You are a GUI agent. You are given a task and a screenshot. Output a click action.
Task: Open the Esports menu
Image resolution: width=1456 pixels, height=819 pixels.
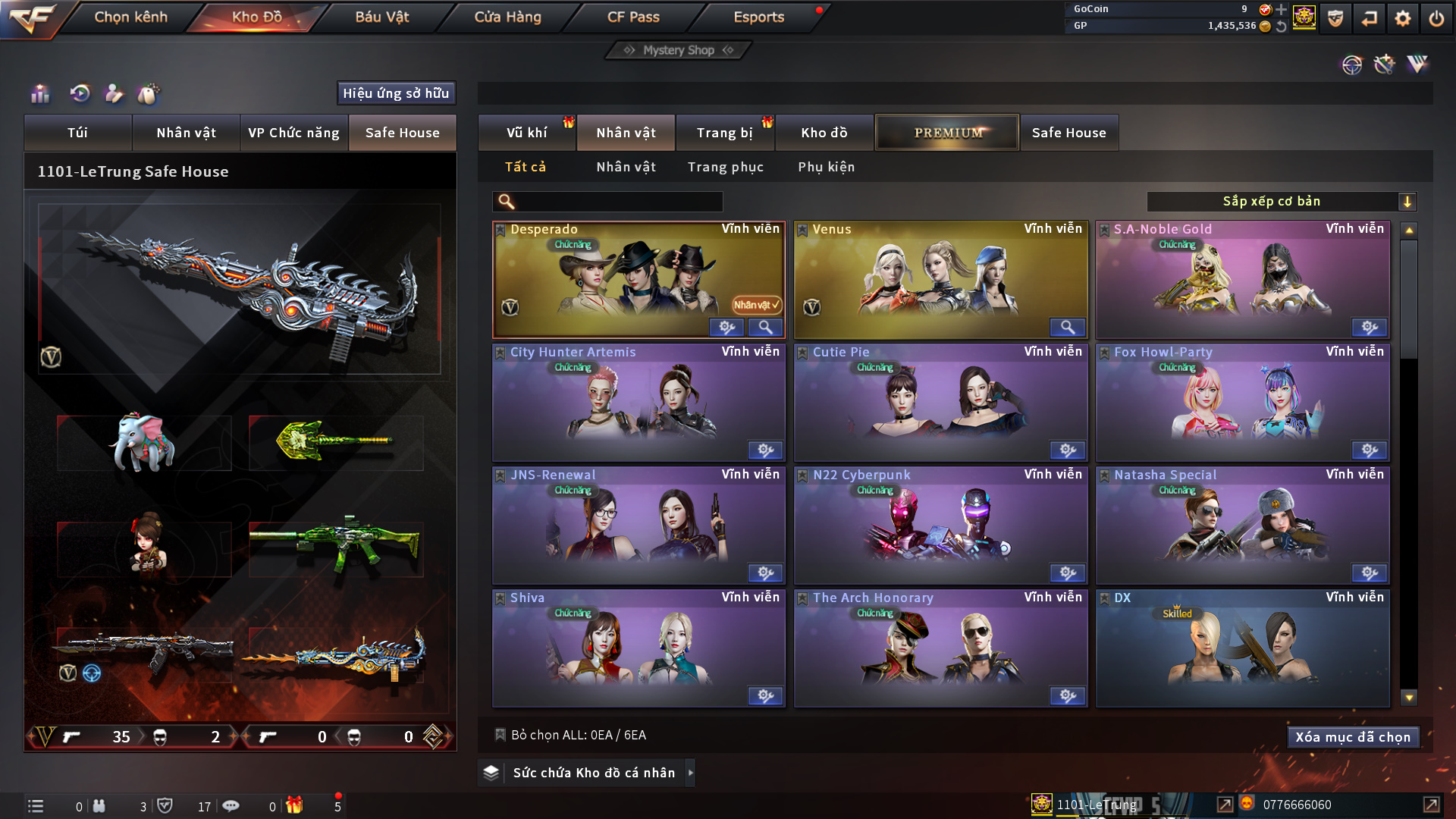(758, 17)
